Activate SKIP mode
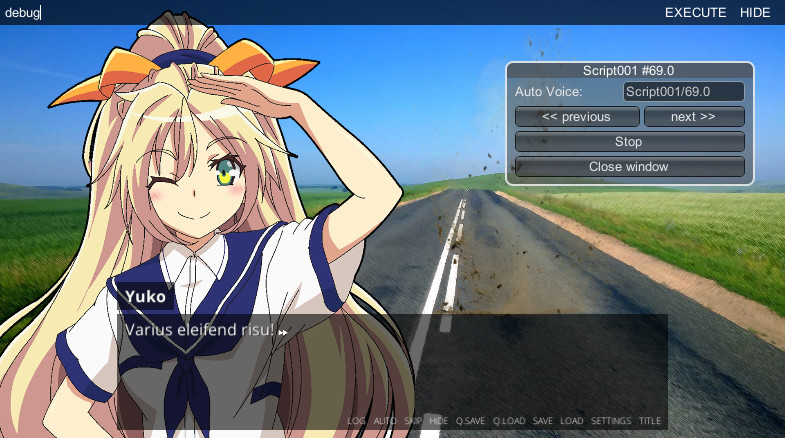This screenshot has width=785, height=438. (413, 421)
